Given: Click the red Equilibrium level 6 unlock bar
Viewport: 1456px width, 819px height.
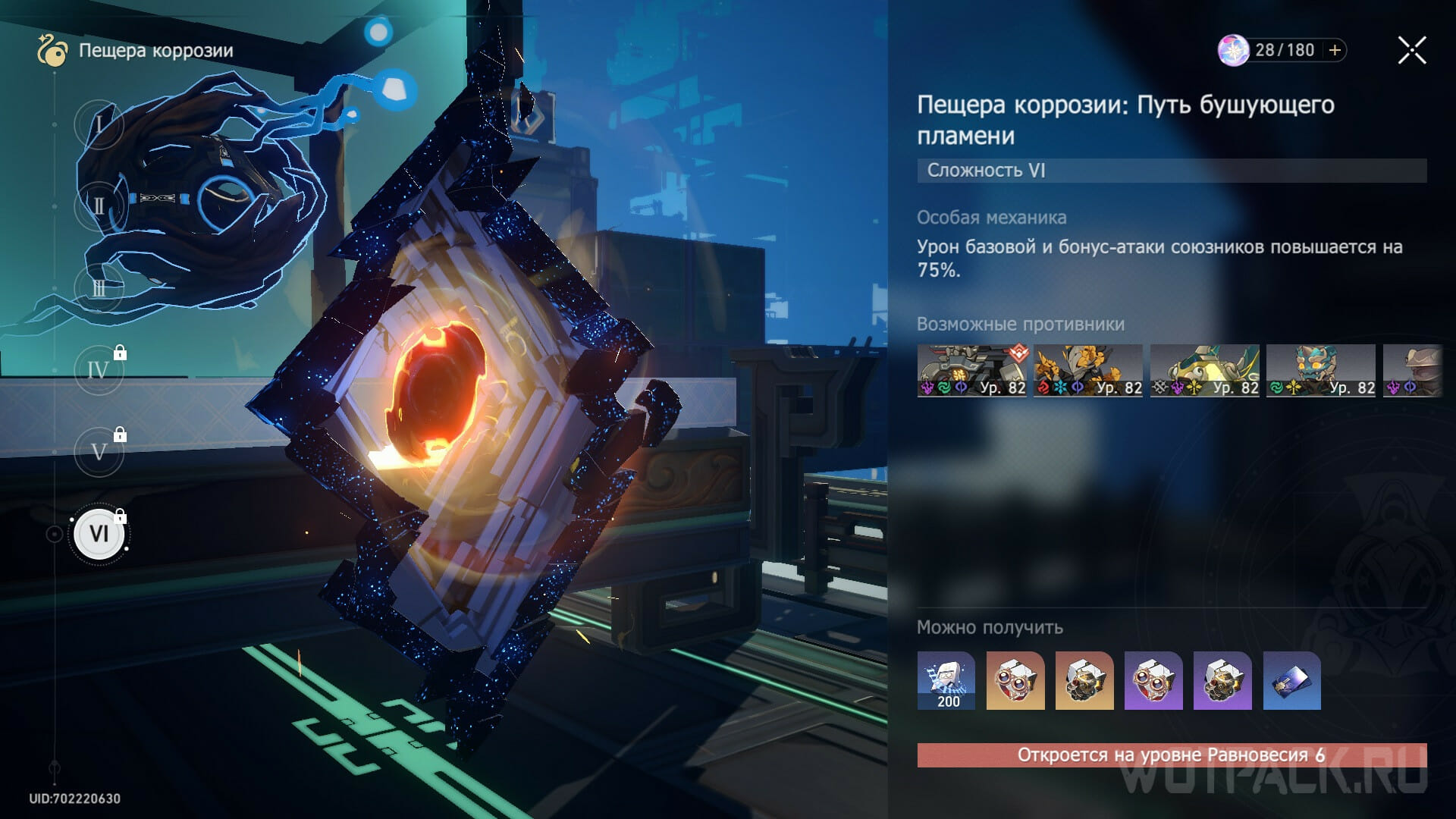Looking at the screenshot, I should [x=1172, y=755].
